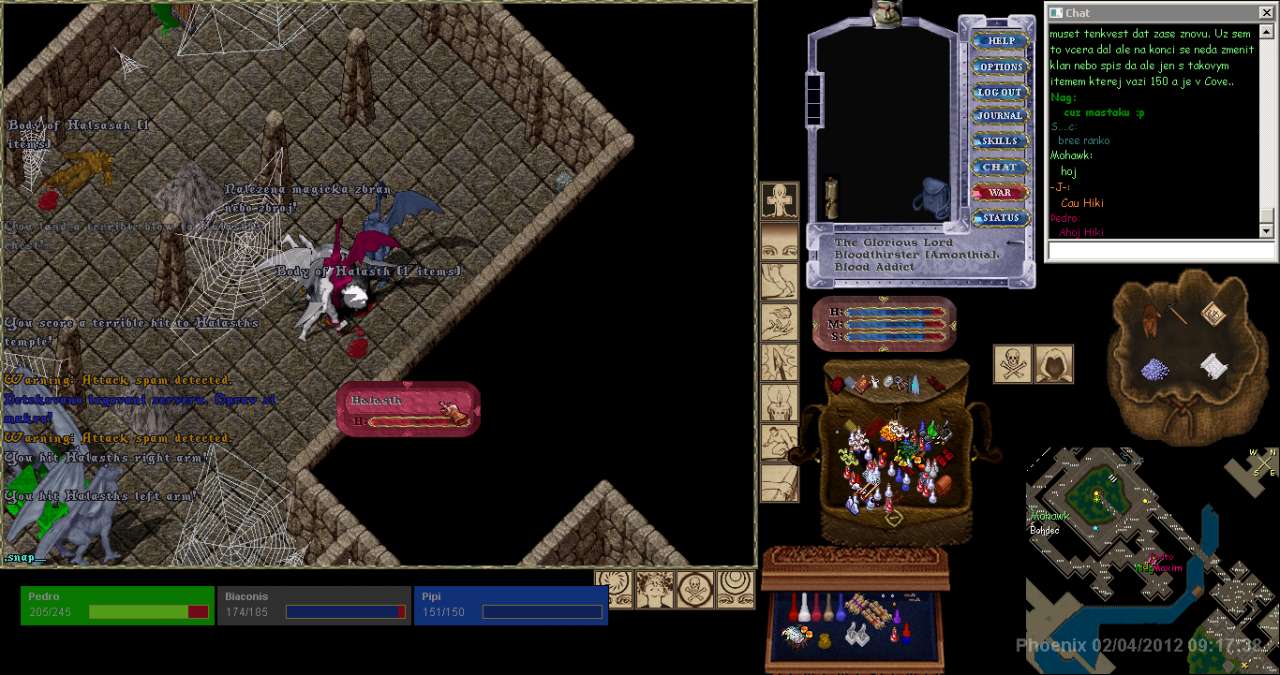This screenshot has width=1280, height=675.
Task: Toggle War mode
Action: 999,193
